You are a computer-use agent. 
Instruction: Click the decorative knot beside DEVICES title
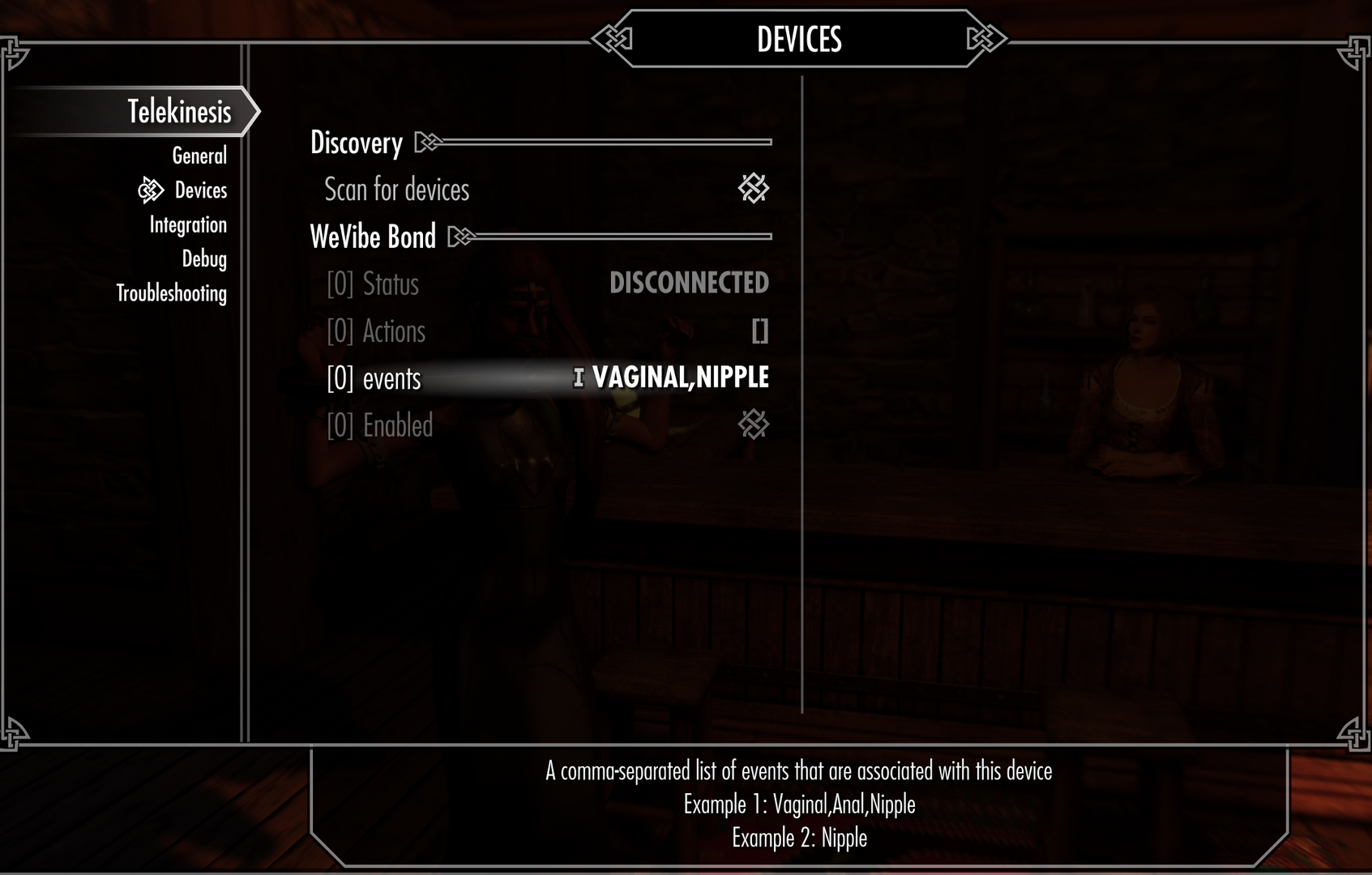point(613,37)
